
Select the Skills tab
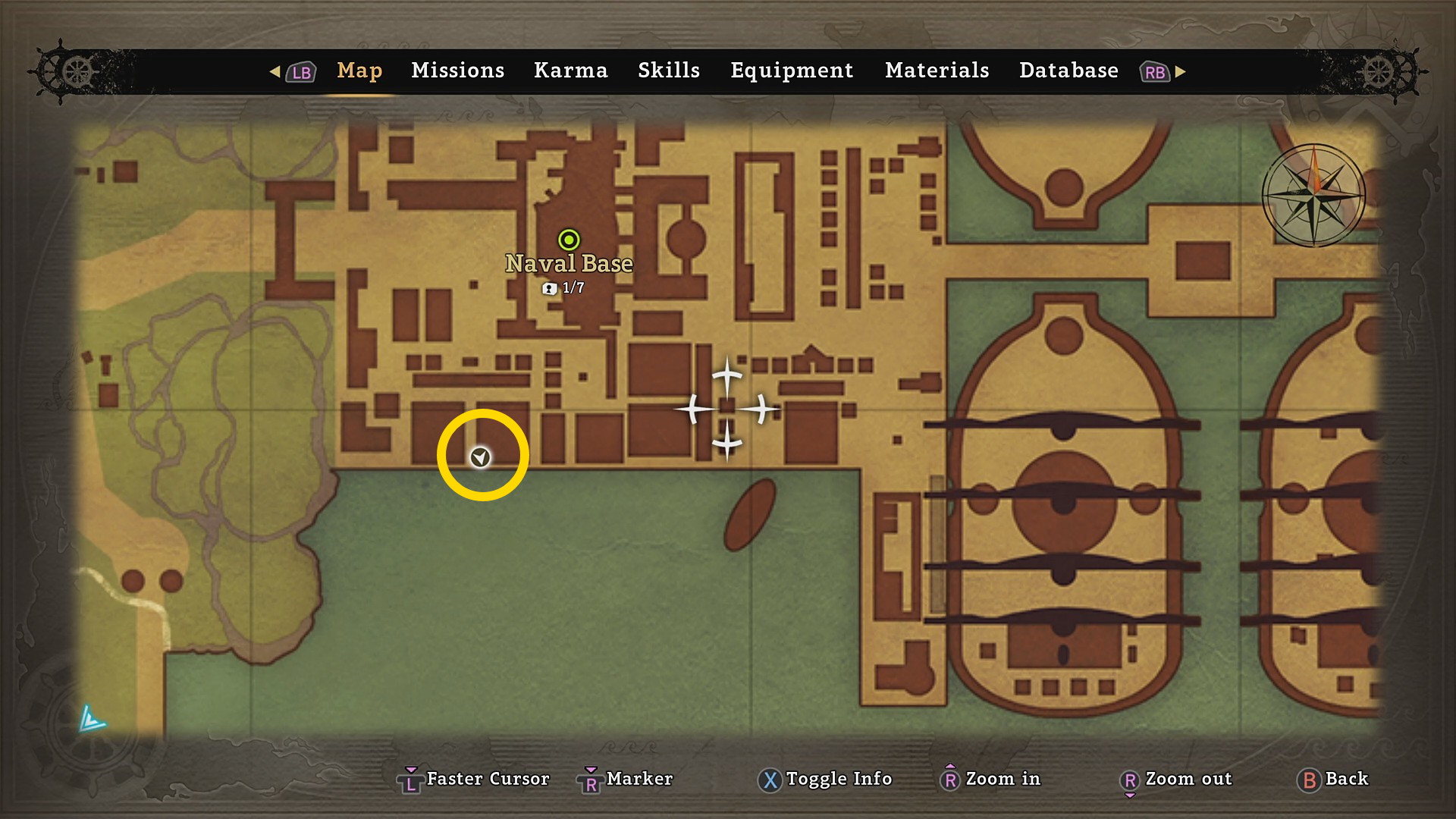669,71
